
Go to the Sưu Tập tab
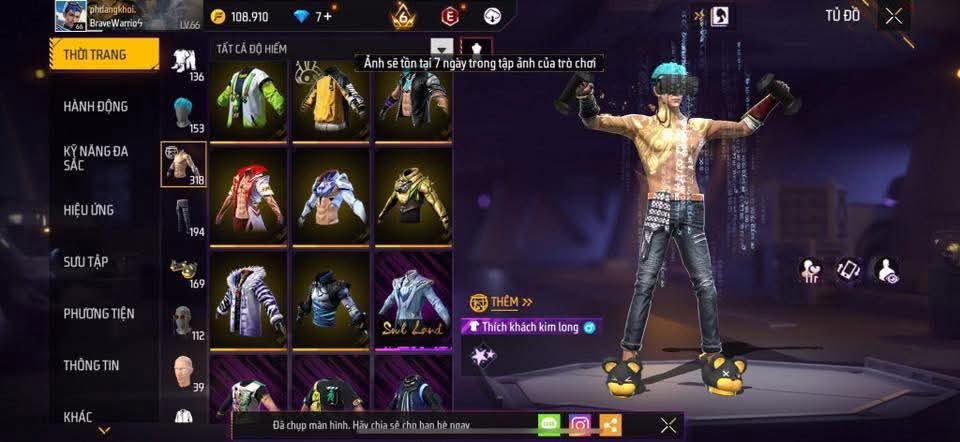(x=87, y=262)
